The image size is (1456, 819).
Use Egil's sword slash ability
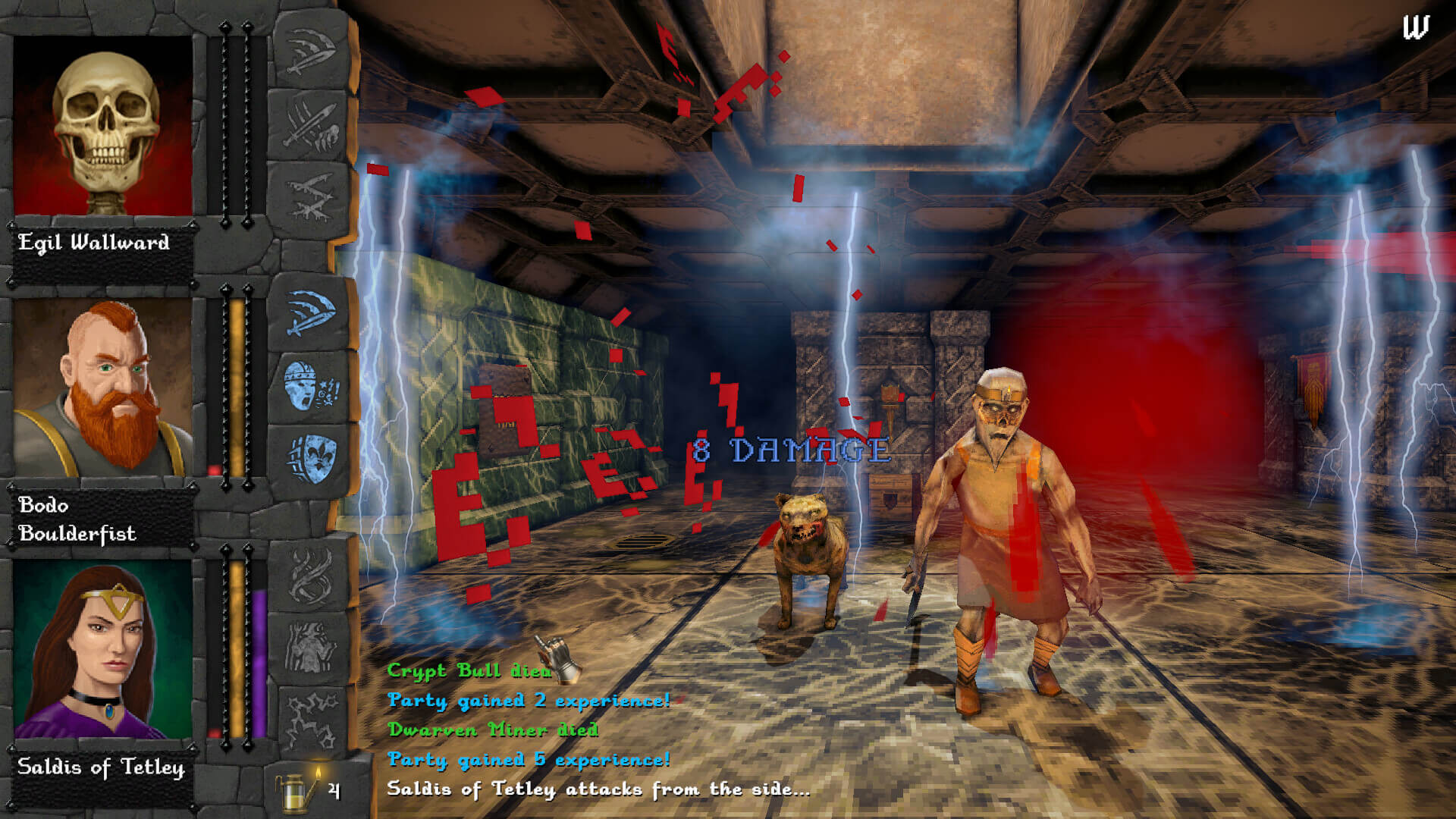pos(310,51)
